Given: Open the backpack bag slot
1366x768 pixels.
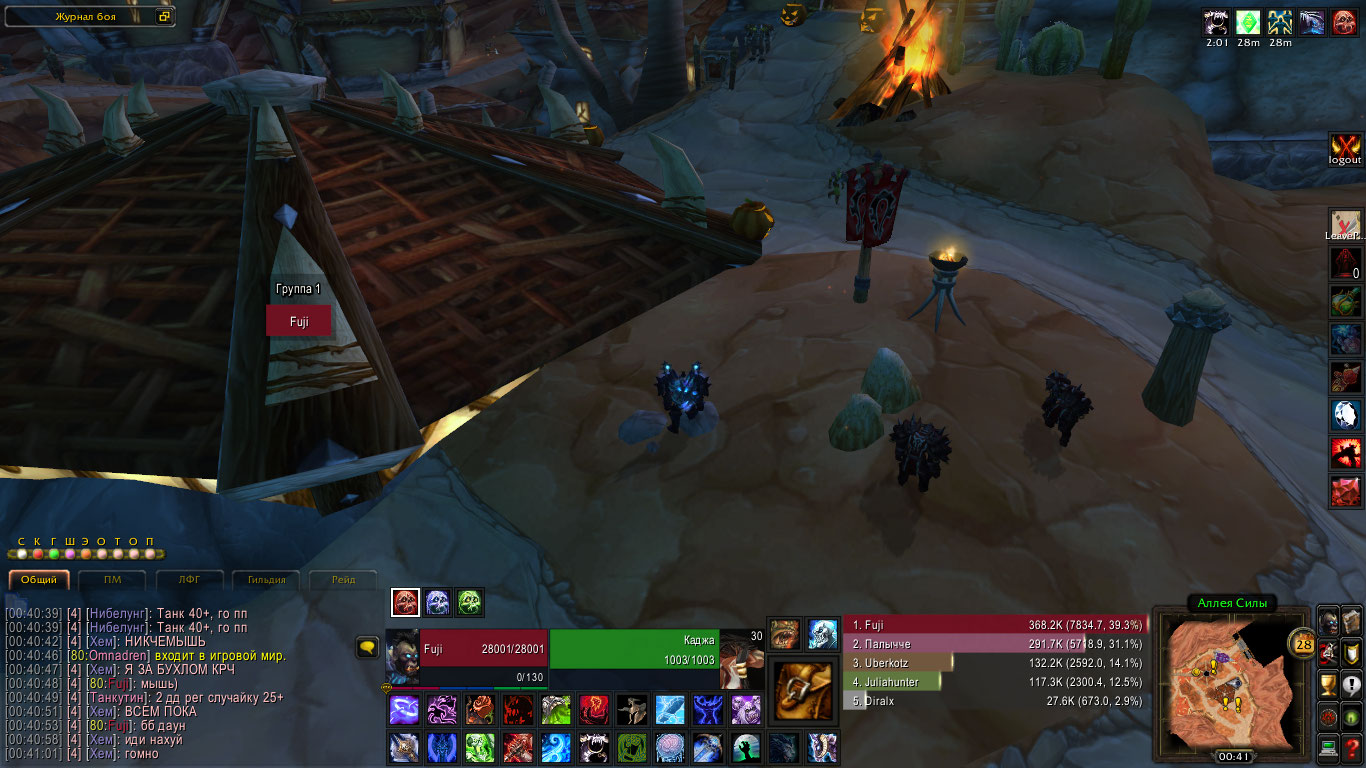Looking at the screenshot, I should pos(803,689).
